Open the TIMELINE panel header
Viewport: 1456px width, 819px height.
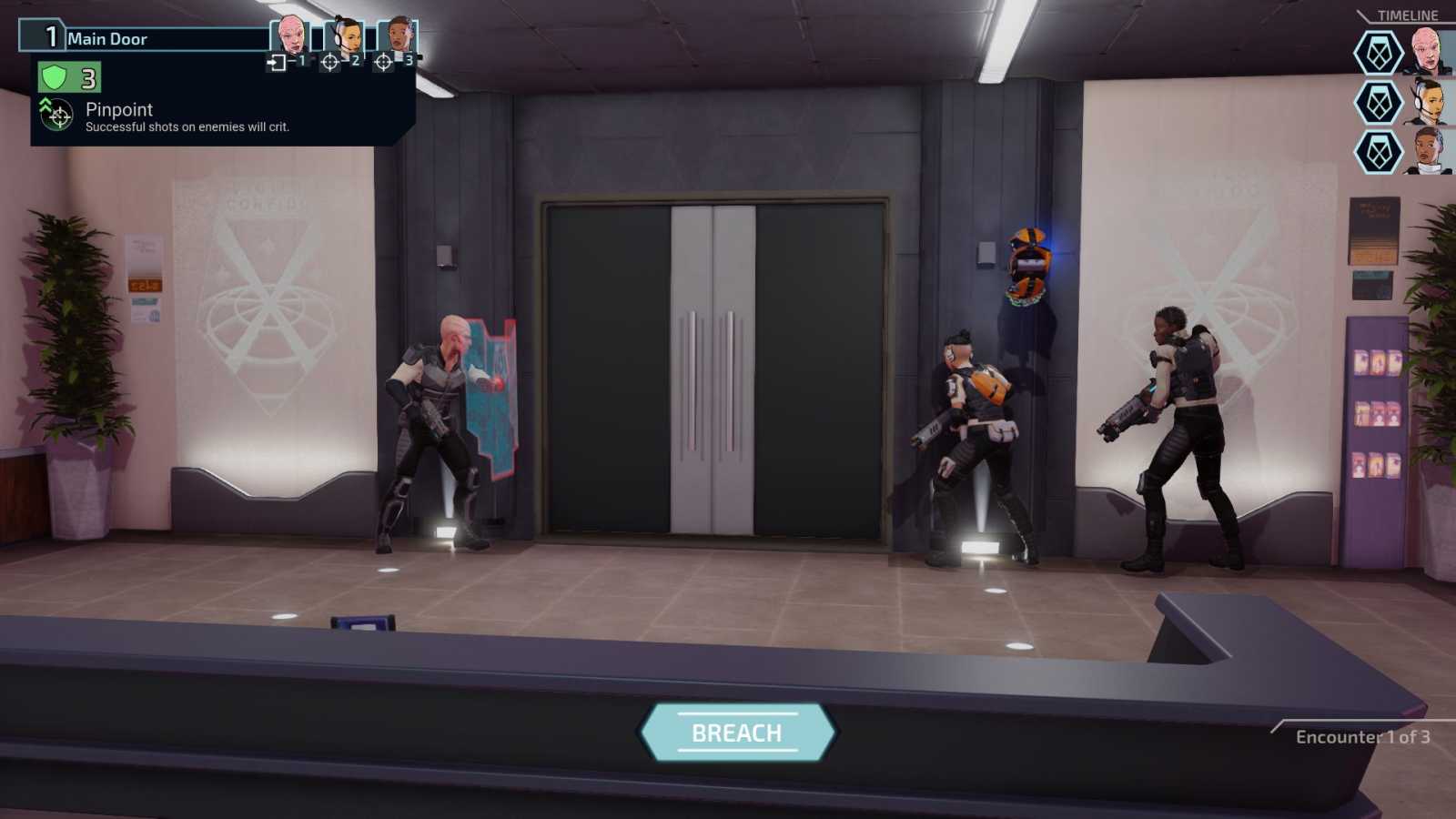tap(1406, 15)
